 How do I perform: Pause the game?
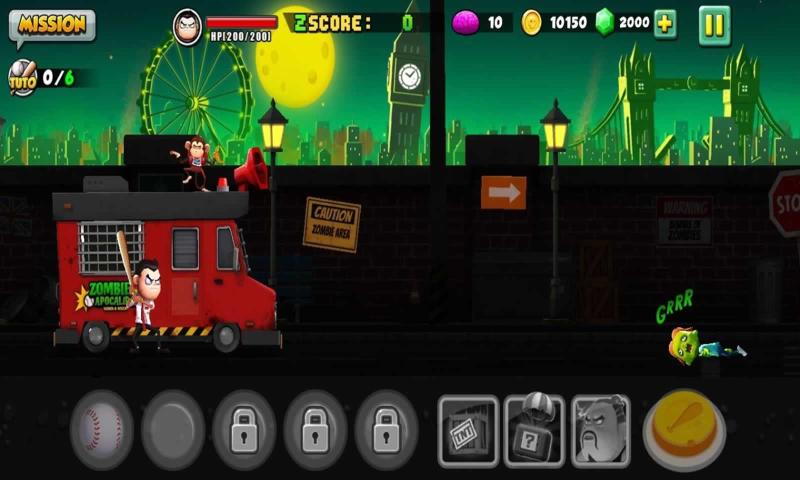[x=714, y=25]
